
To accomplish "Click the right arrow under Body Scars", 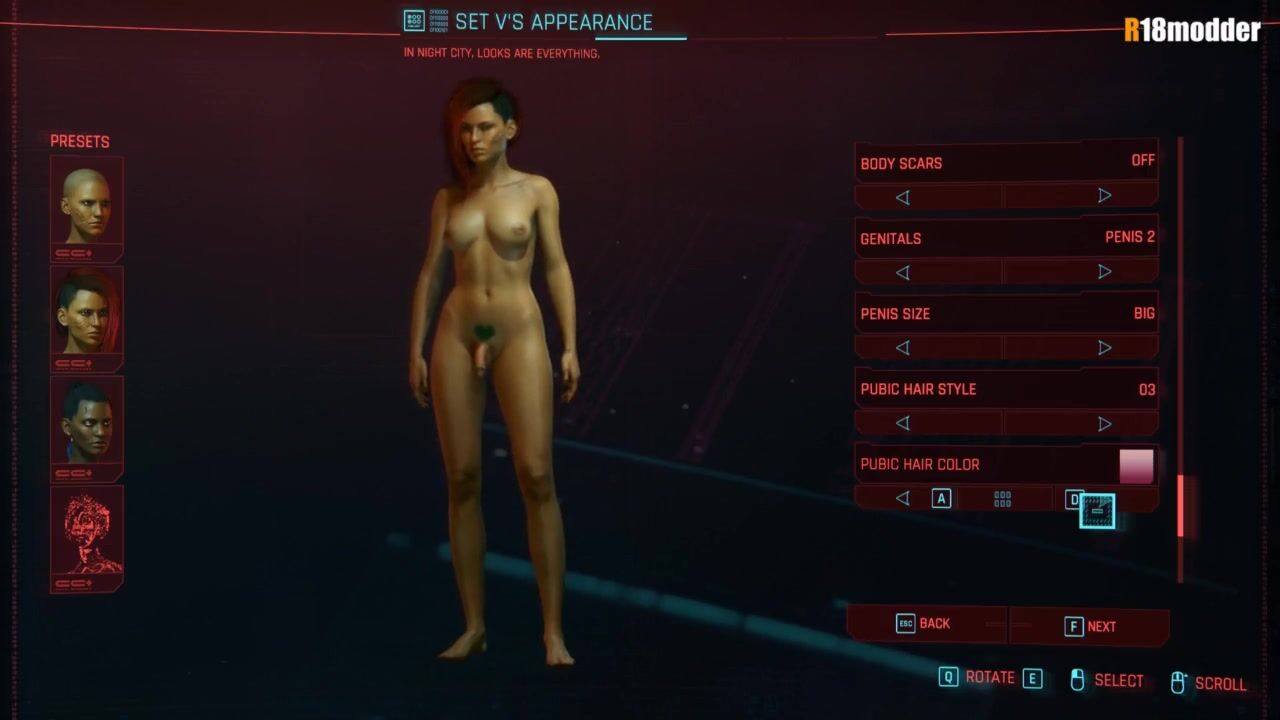I will tap(1104, 196).
